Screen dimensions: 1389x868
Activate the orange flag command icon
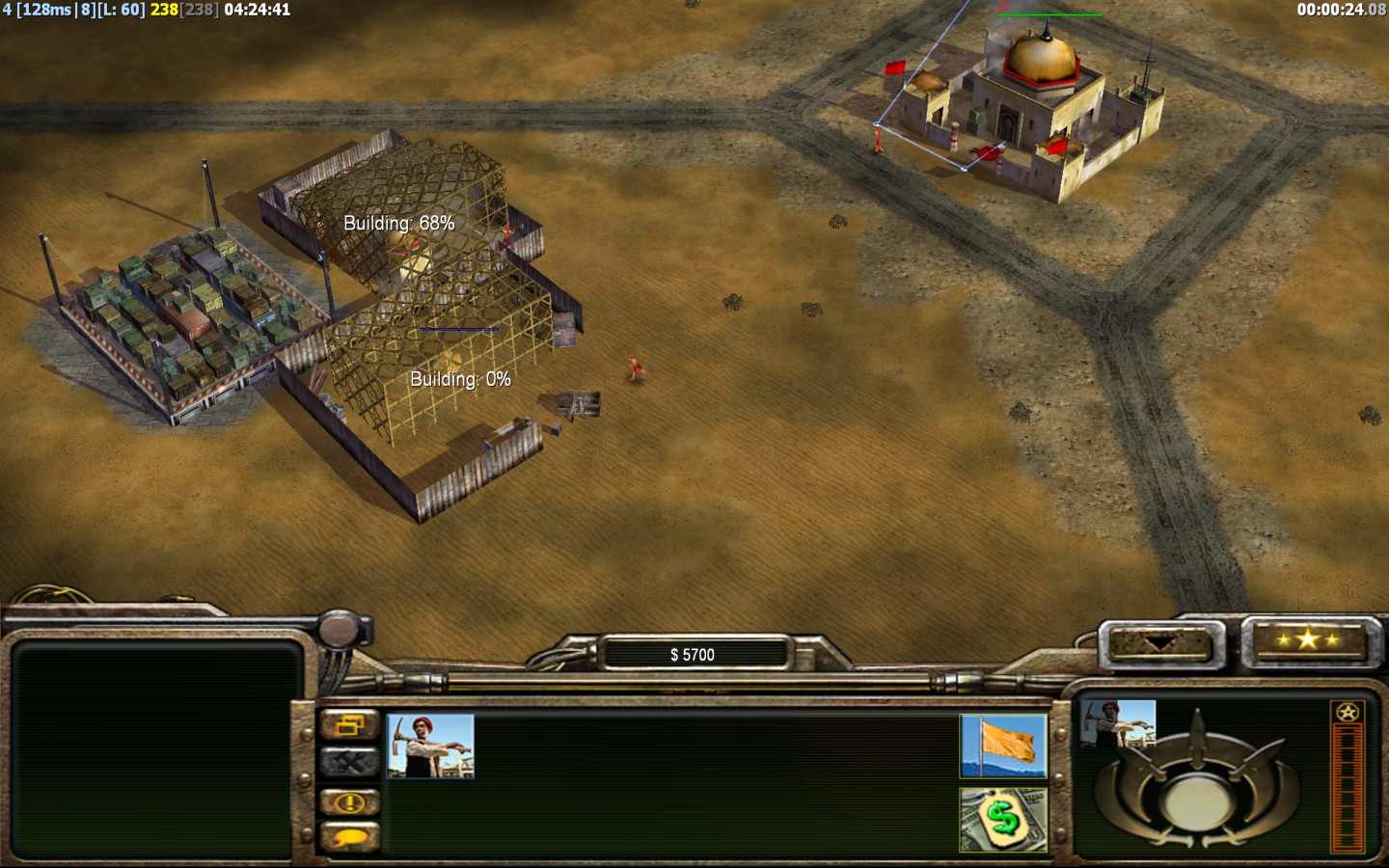pos(1003,746)
